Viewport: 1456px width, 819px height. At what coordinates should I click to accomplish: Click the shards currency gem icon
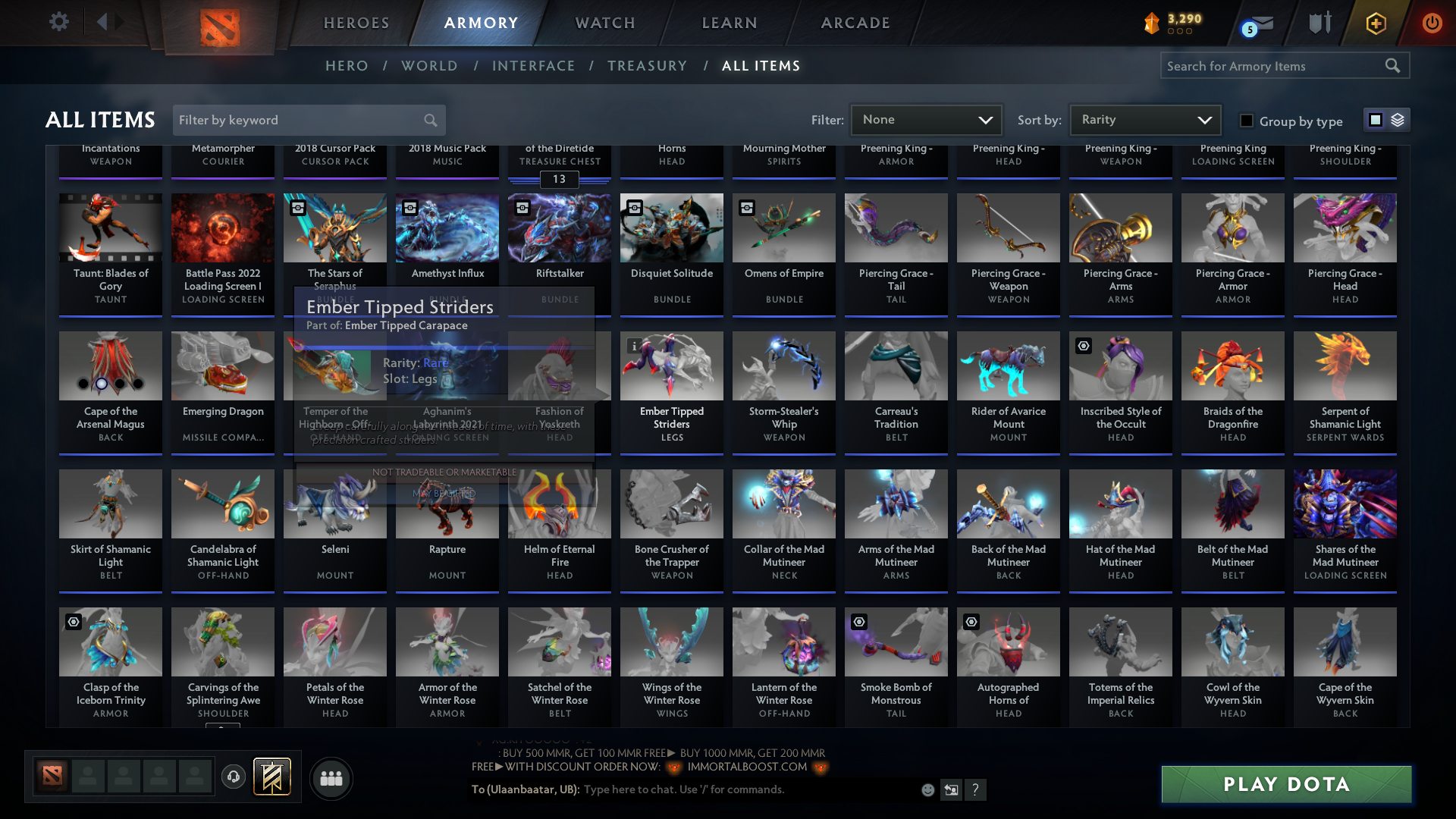[x=1151, y=23]
